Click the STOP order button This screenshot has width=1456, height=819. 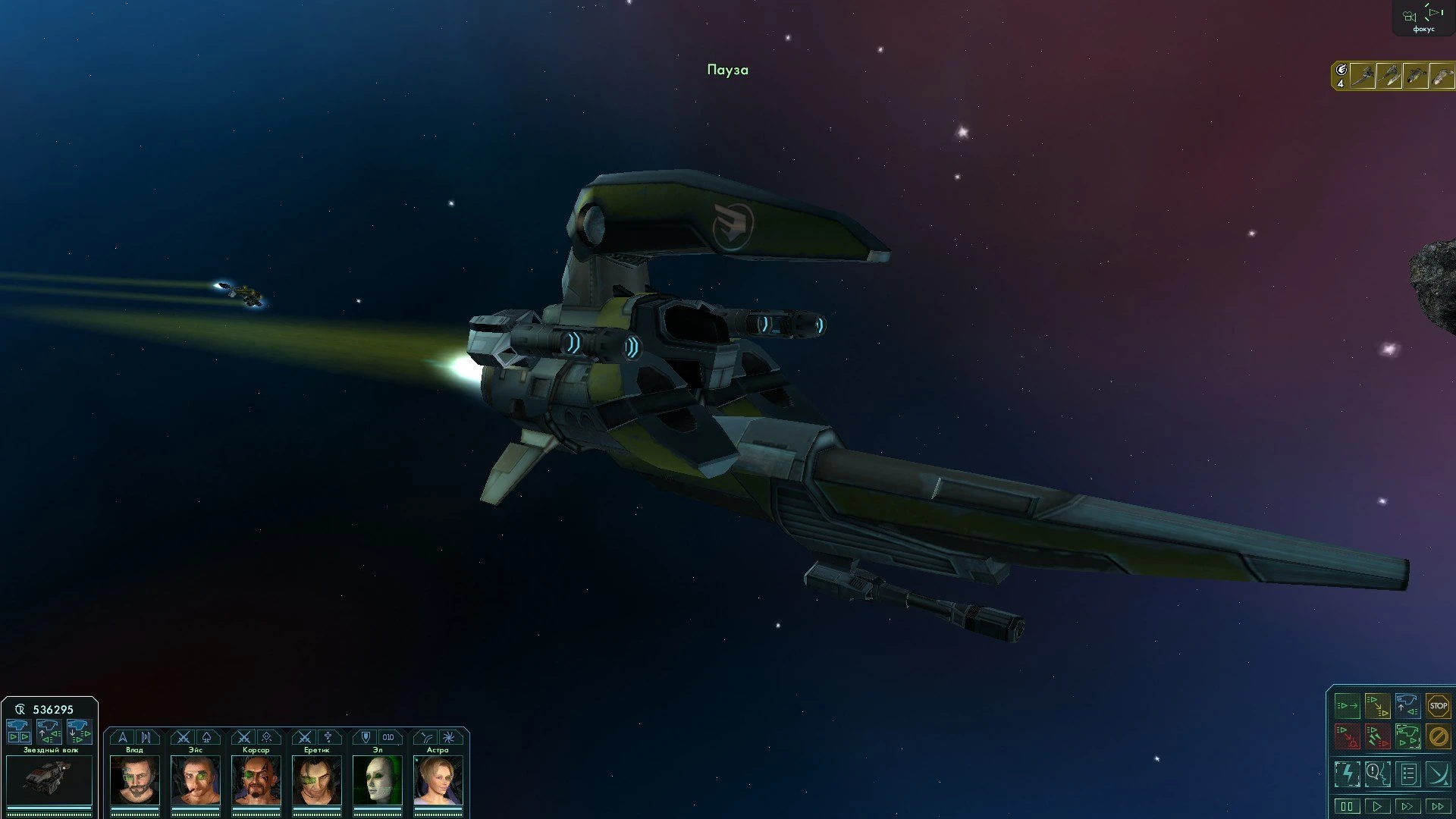pos(1438,706)
